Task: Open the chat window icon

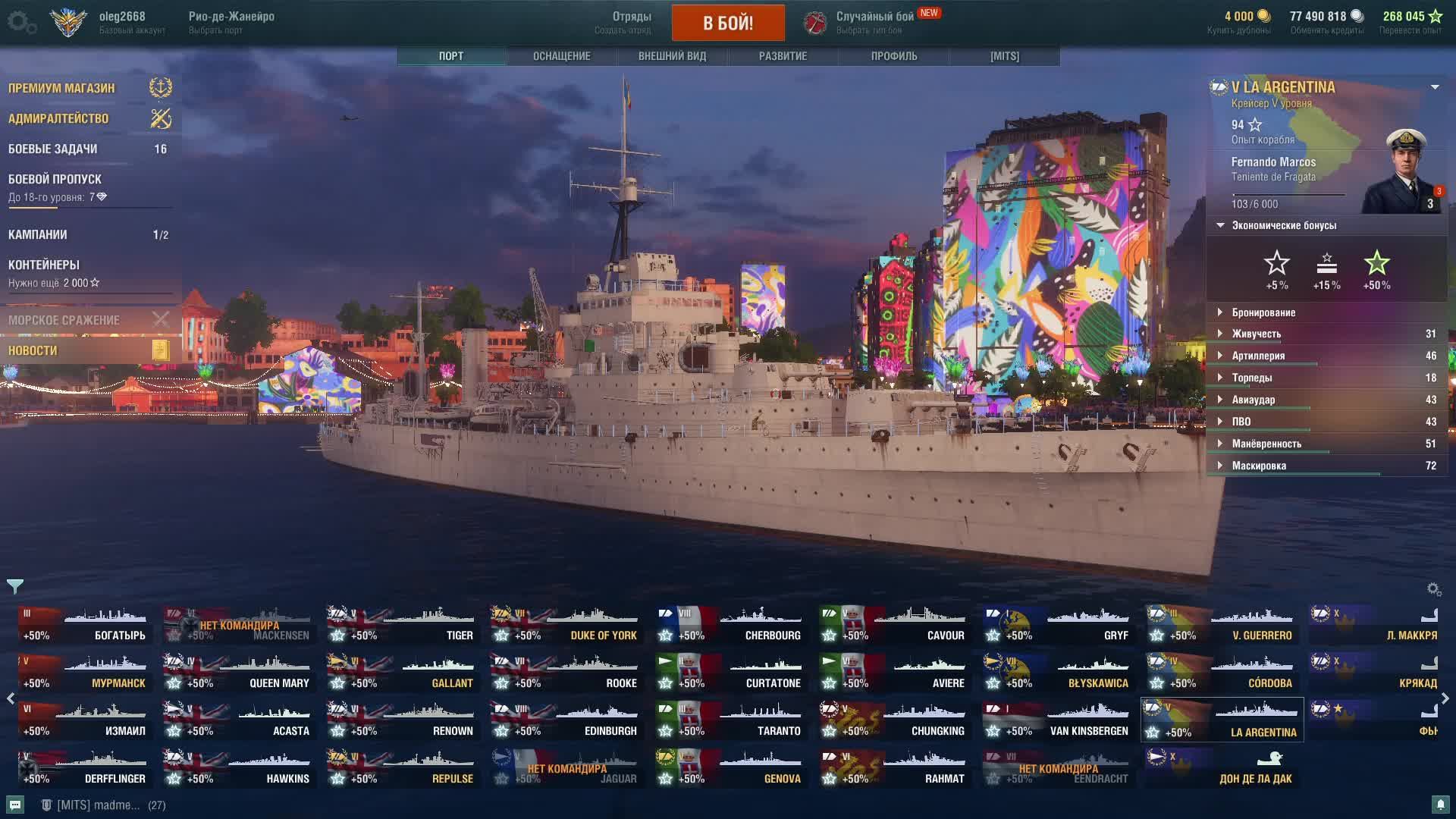Action: coord(15,805)
